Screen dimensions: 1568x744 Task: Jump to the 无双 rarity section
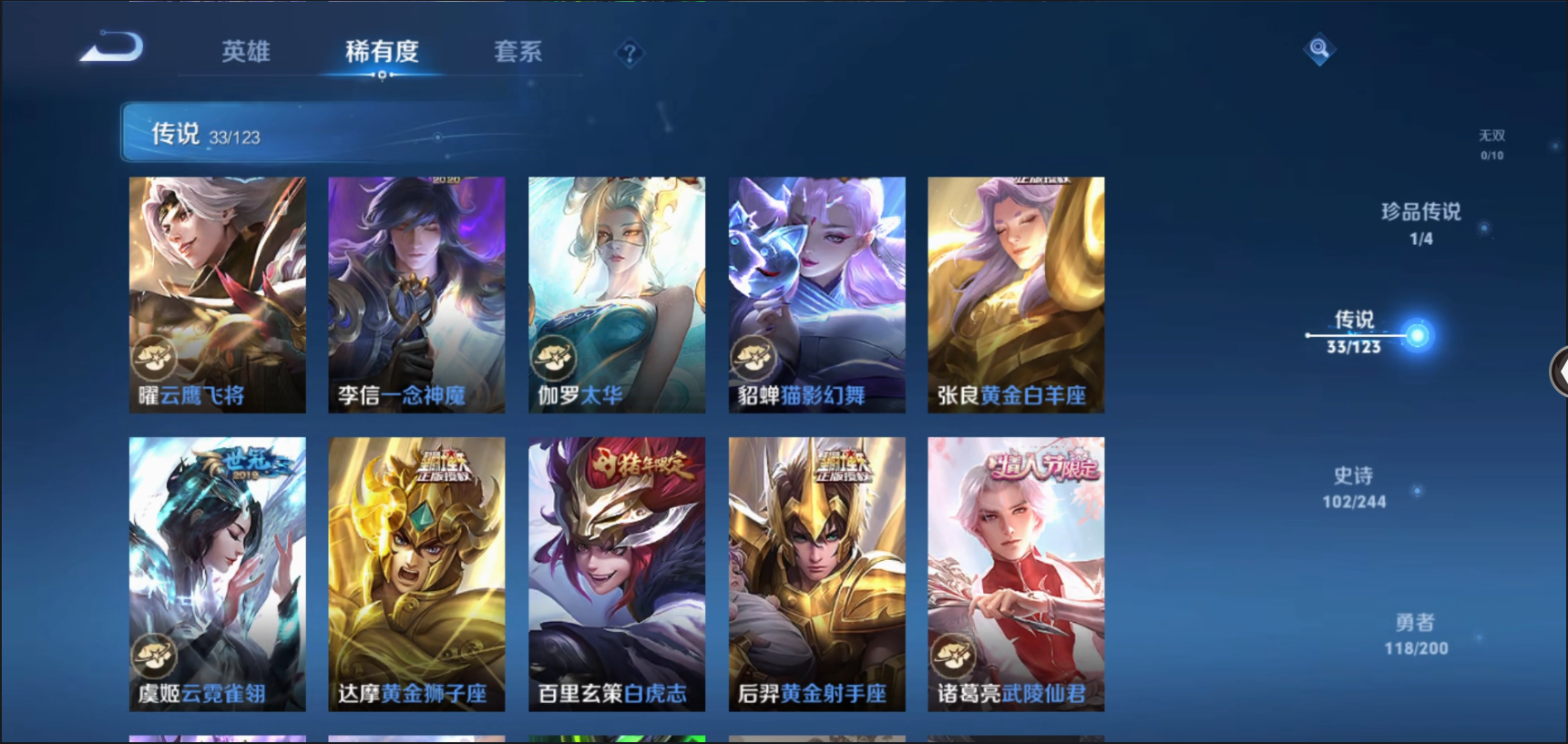click(x=1491, y=144)
